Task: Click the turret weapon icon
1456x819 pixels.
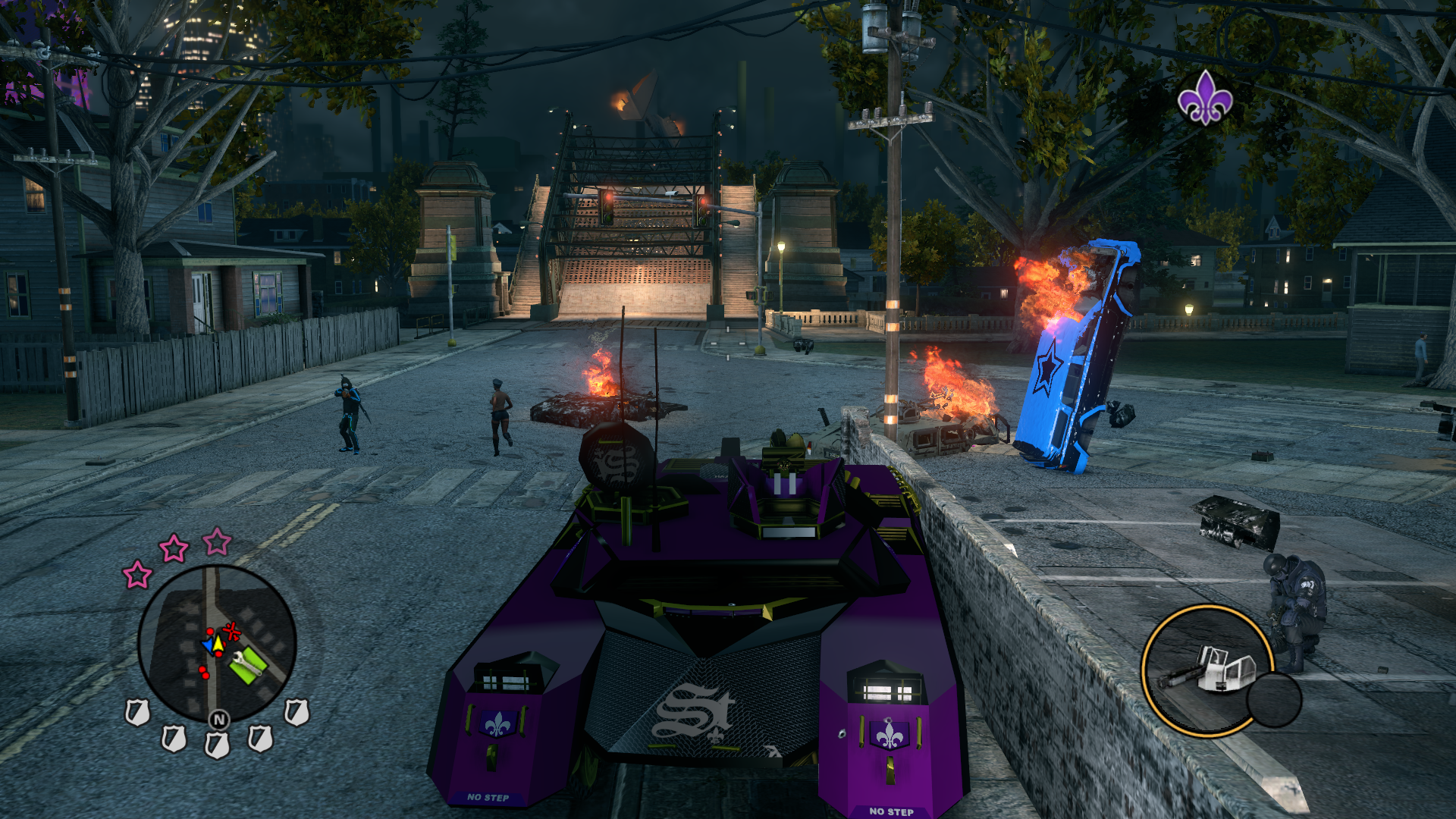Action: [1207, 670]
